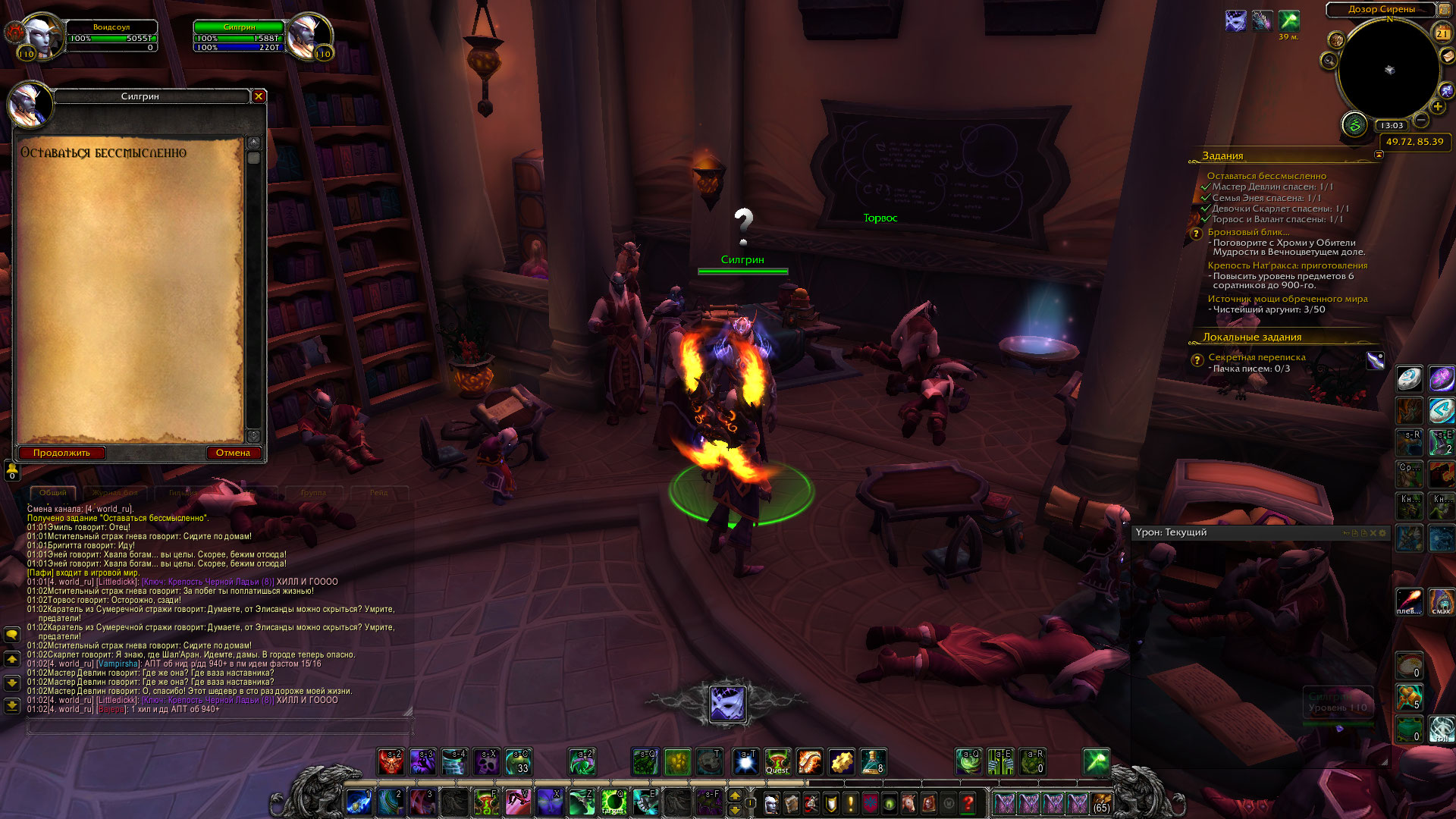Open the backpack showing 65 free slots
The height and width of the screenshot is (819, 1456).
click(1102, 802)
